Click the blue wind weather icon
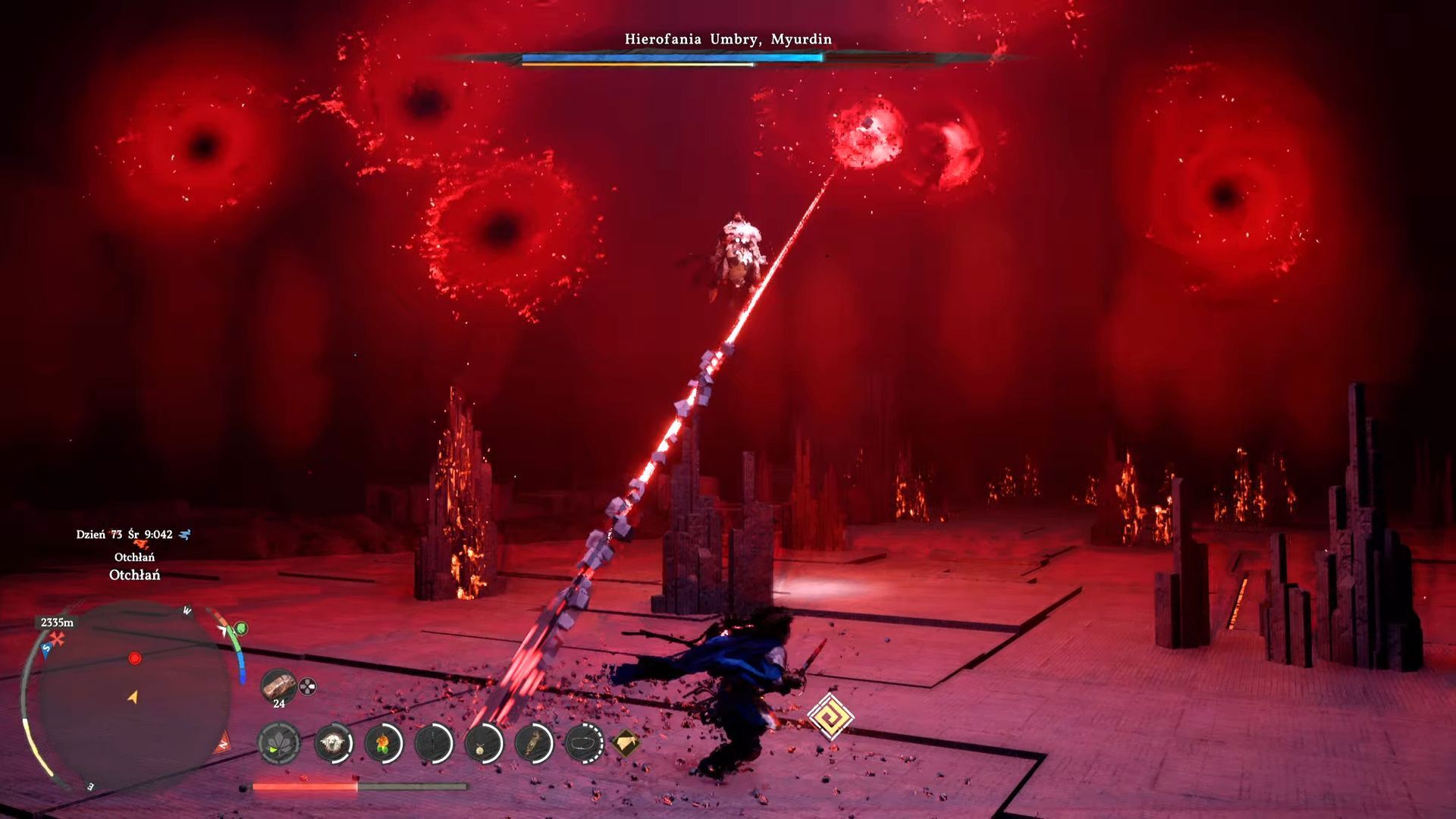The height and width of the screenshot is (819, 1456). tap(184, 535)
